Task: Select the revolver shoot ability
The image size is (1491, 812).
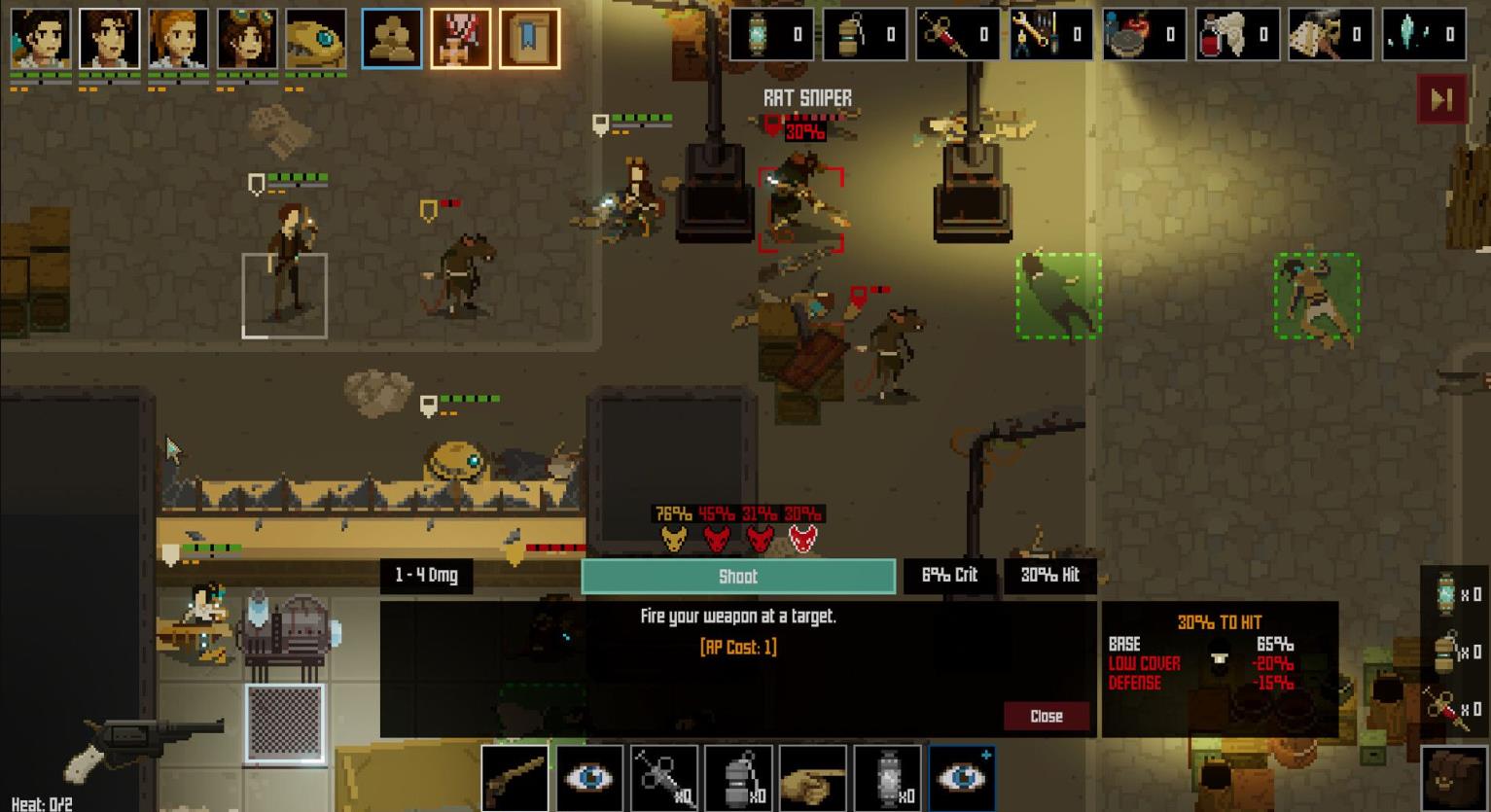Action: 515,778
